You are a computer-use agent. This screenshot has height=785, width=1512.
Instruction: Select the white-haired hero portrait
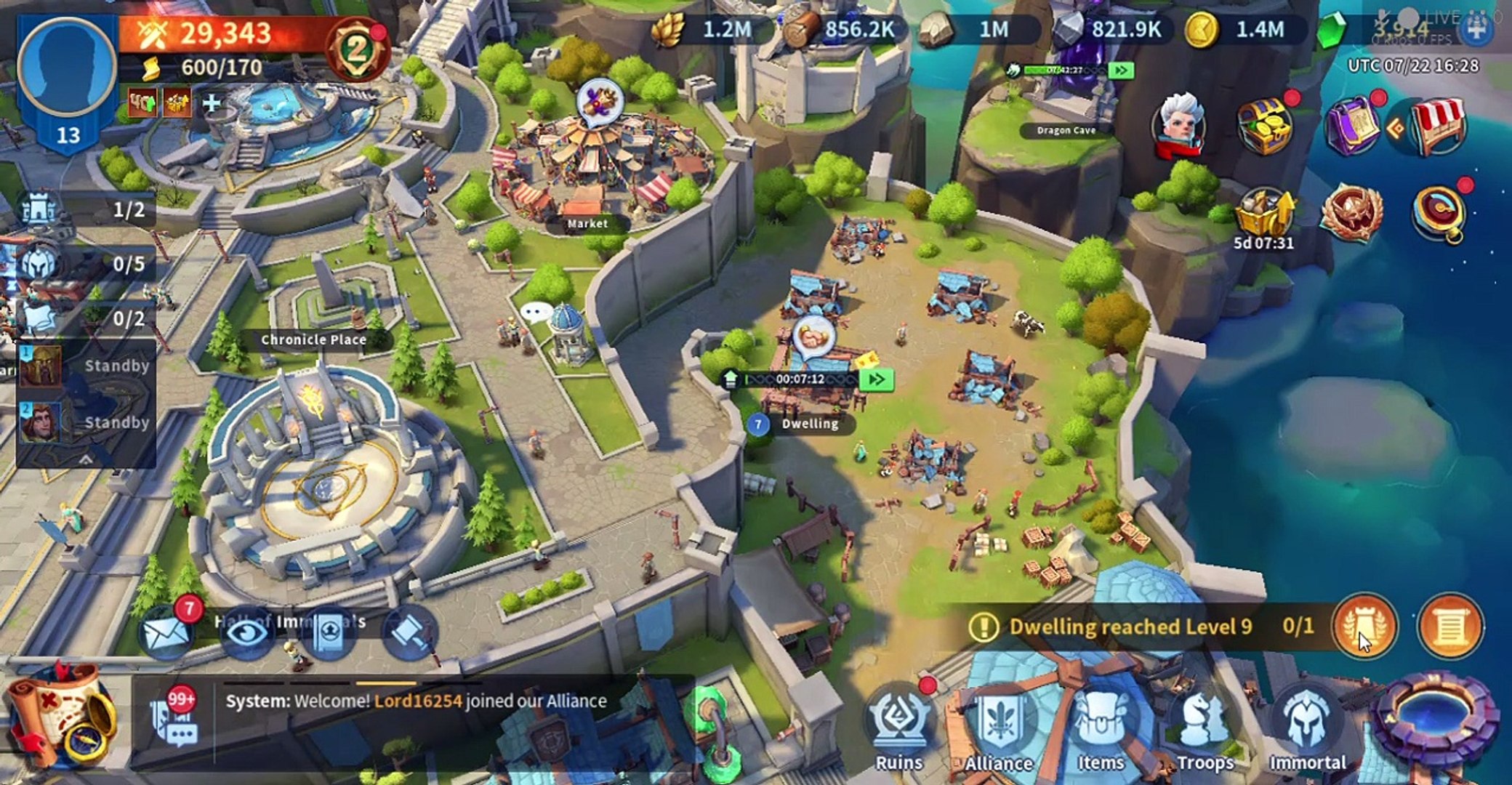pyautogui.click(x=1179, y=125)
